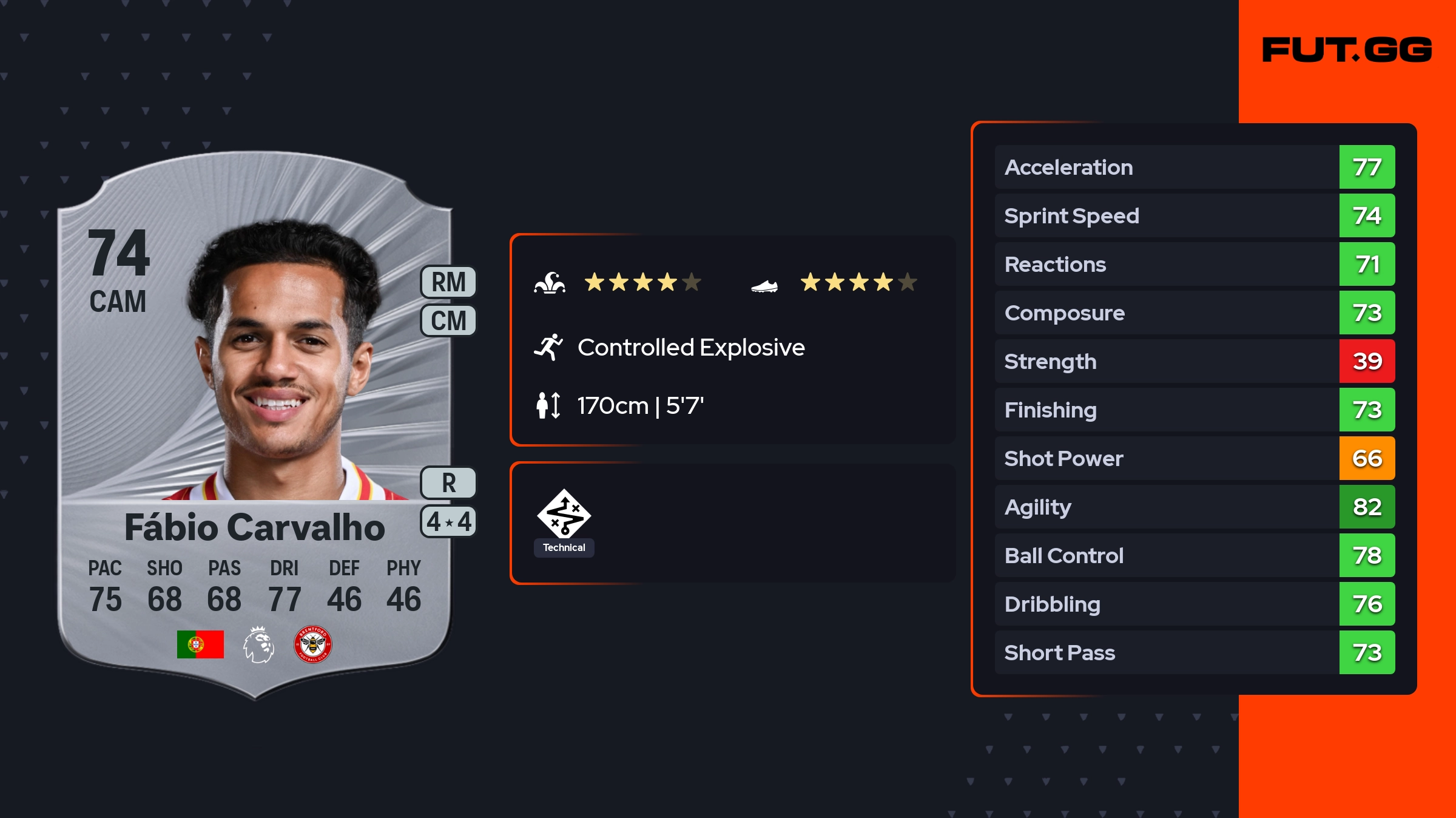1456x818 pixels.
Task: Choose the RM alternate position badge
Action: (448, 282)
